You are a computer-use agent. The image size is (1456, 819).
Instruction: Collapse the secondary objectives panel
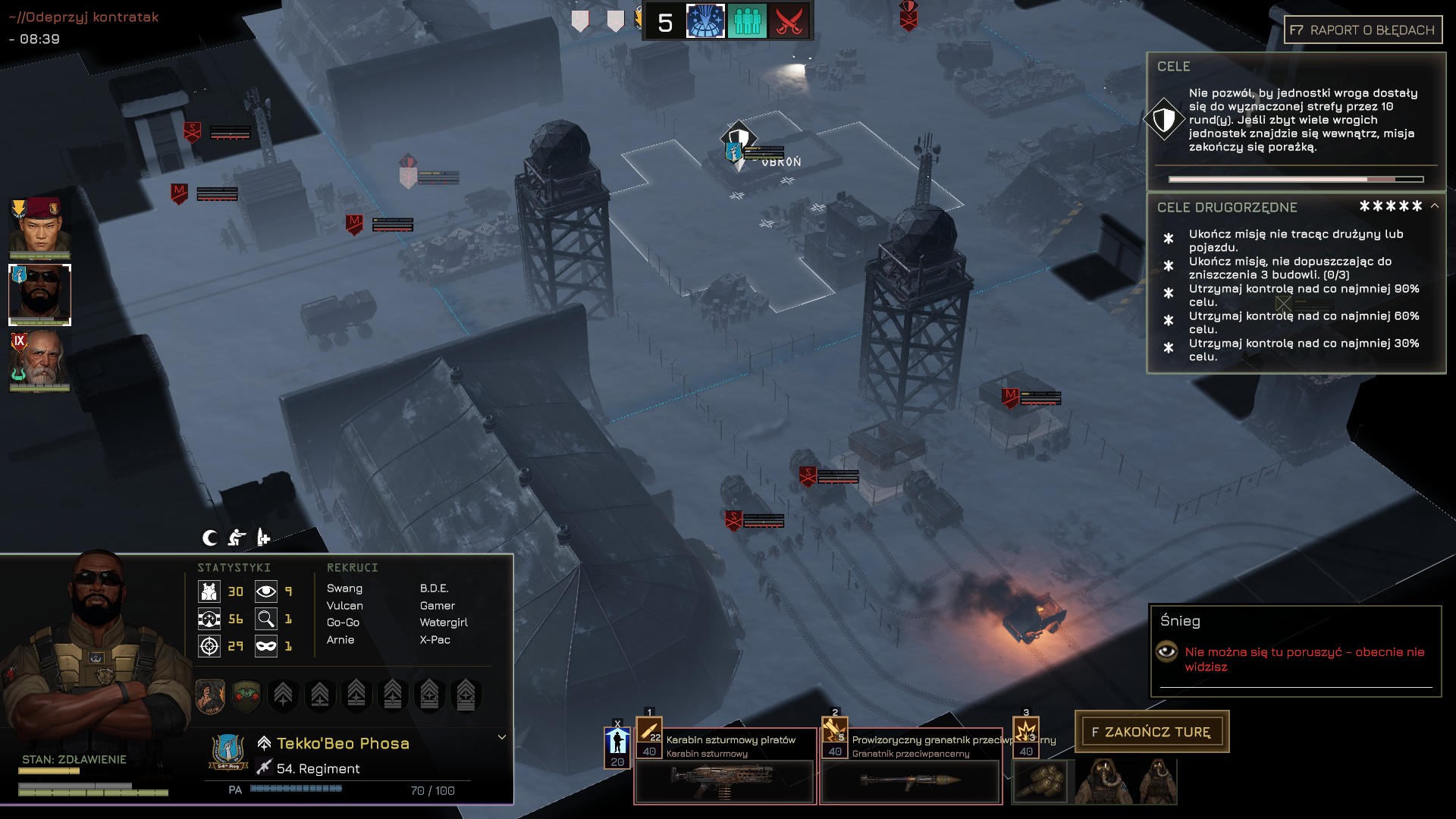pyautogui.click(x=1435, y=206)
